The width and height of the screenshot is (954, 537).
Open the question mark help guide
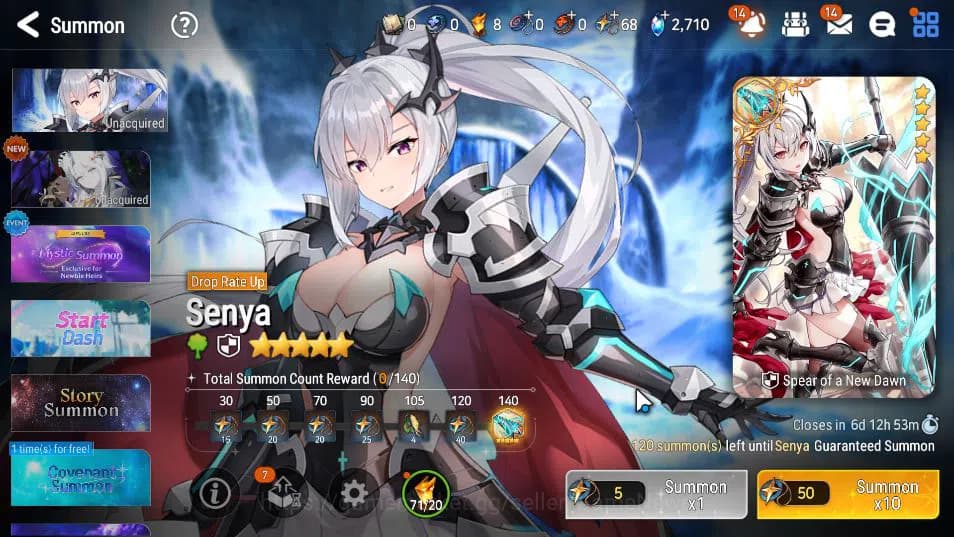pos(184,25)
